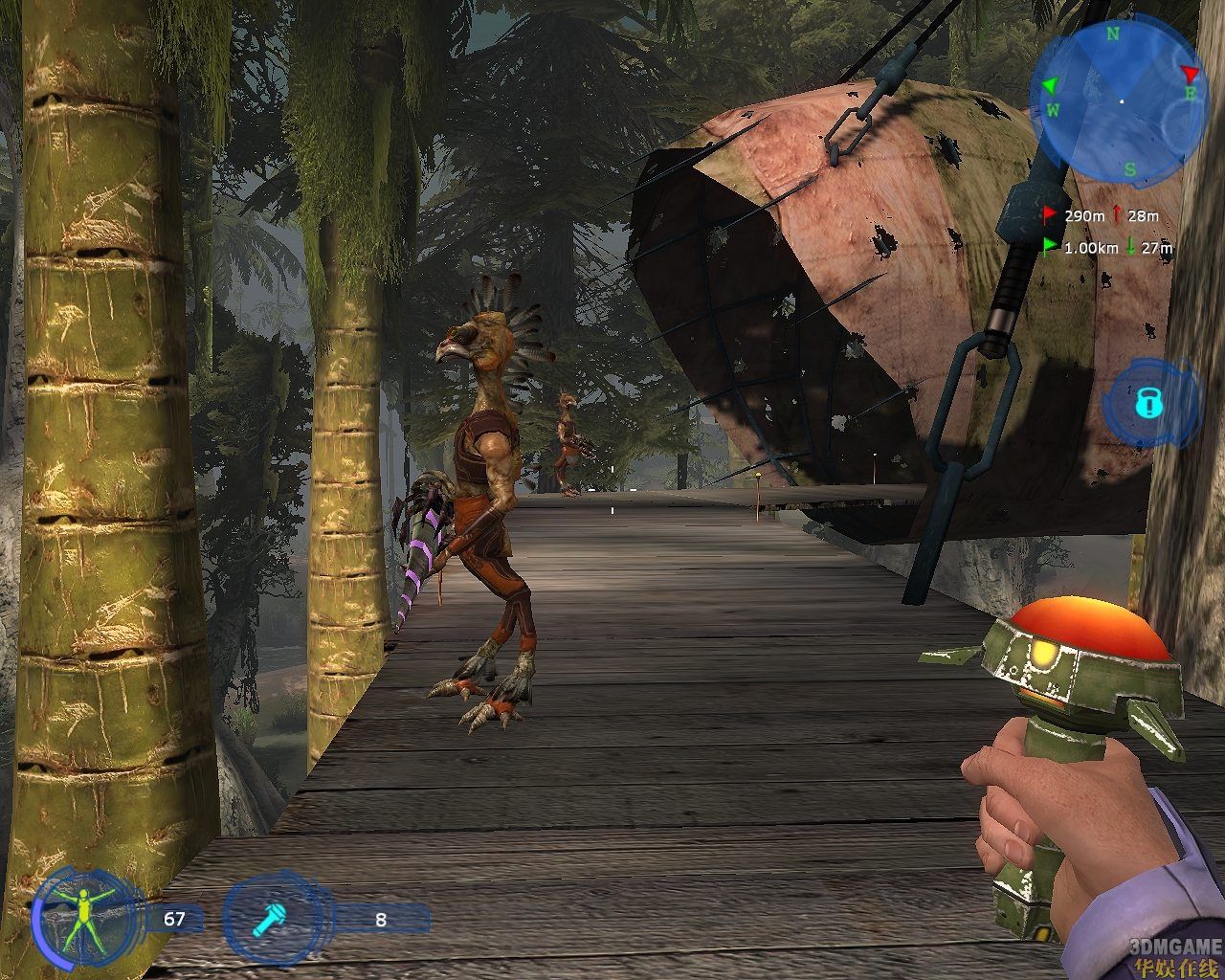Click the red flag objective marker
Screen dimensions: 1225x980
coord(1050,215)
